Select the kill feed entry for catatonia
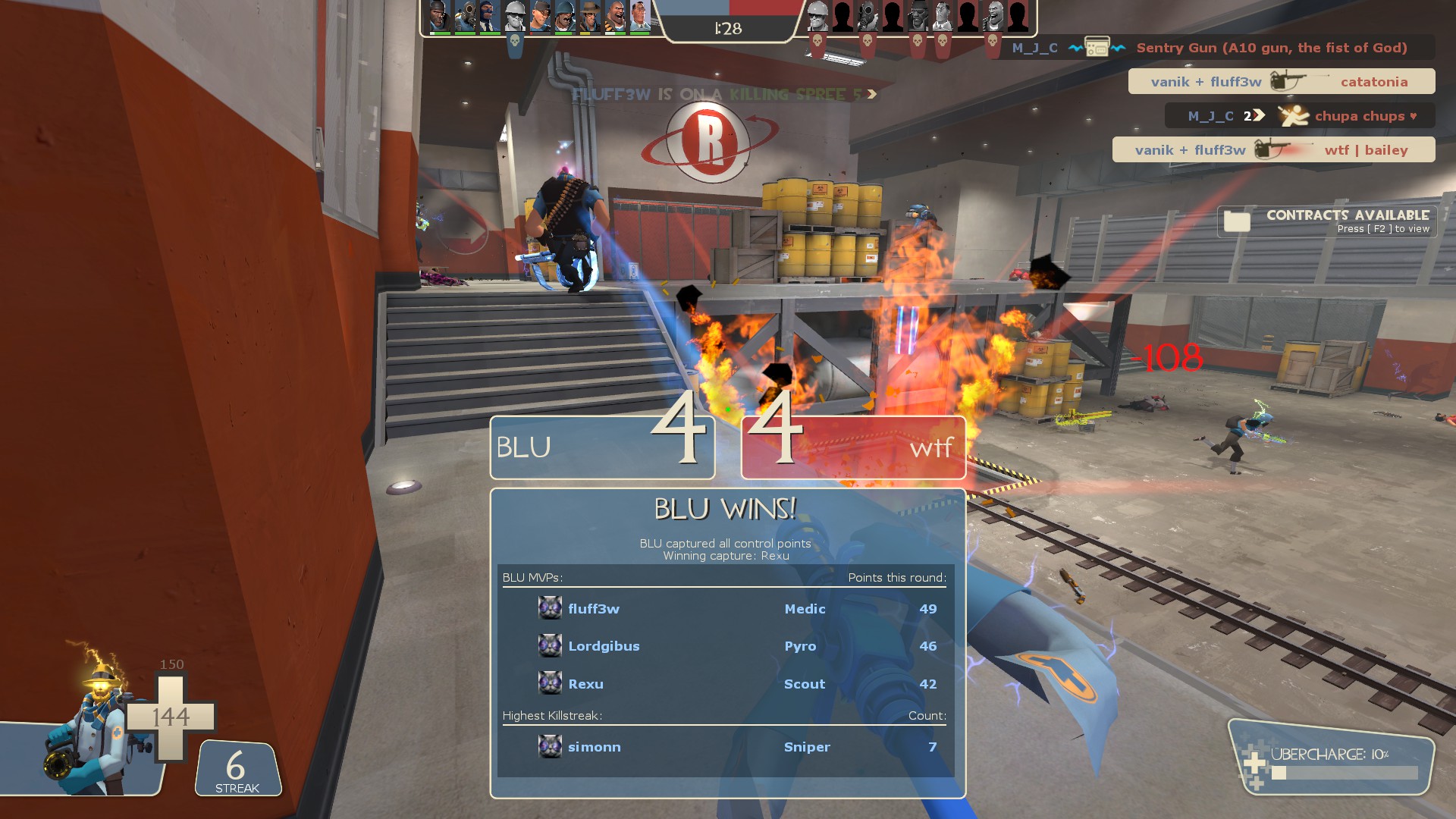Viewport: 1456px width, 819px height. 1281,82
